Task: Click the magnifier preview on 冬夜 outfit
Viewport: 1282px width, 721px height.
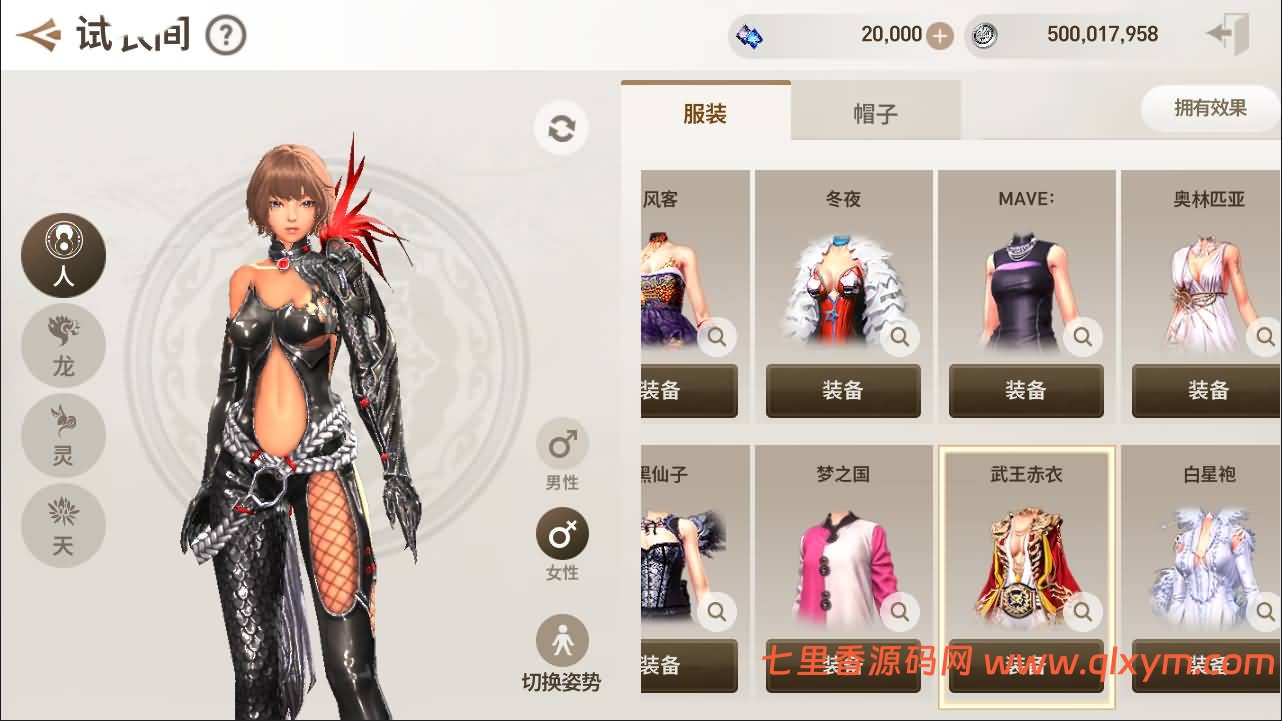Action: pyautogui.click(x=898, y=337)
